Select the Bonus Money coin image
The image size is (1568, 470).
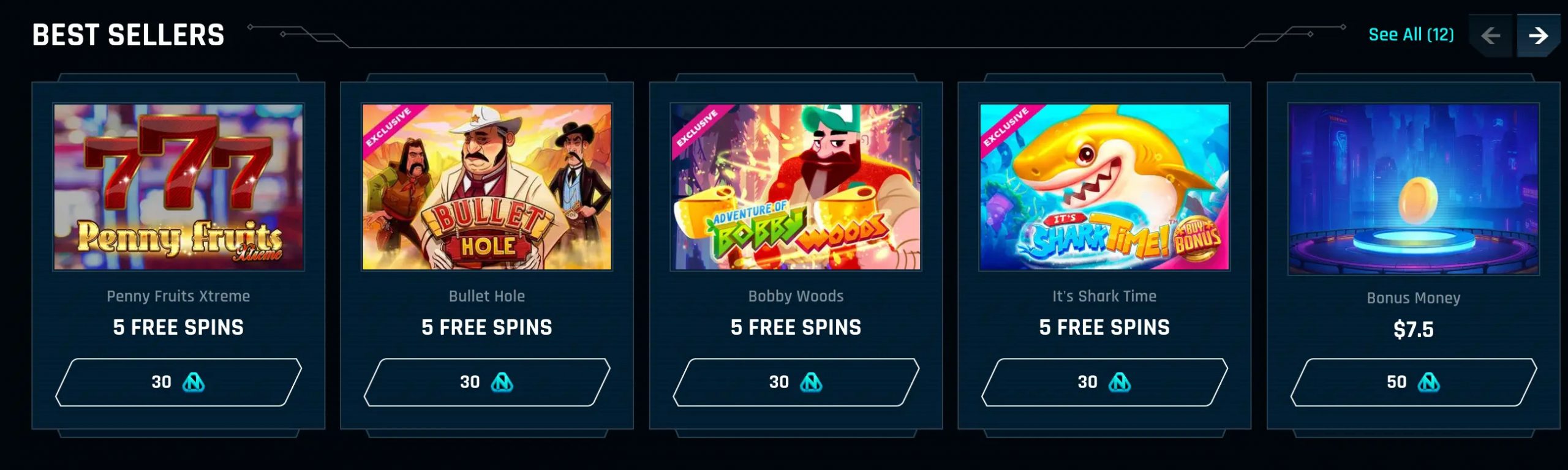point(1413,188)
